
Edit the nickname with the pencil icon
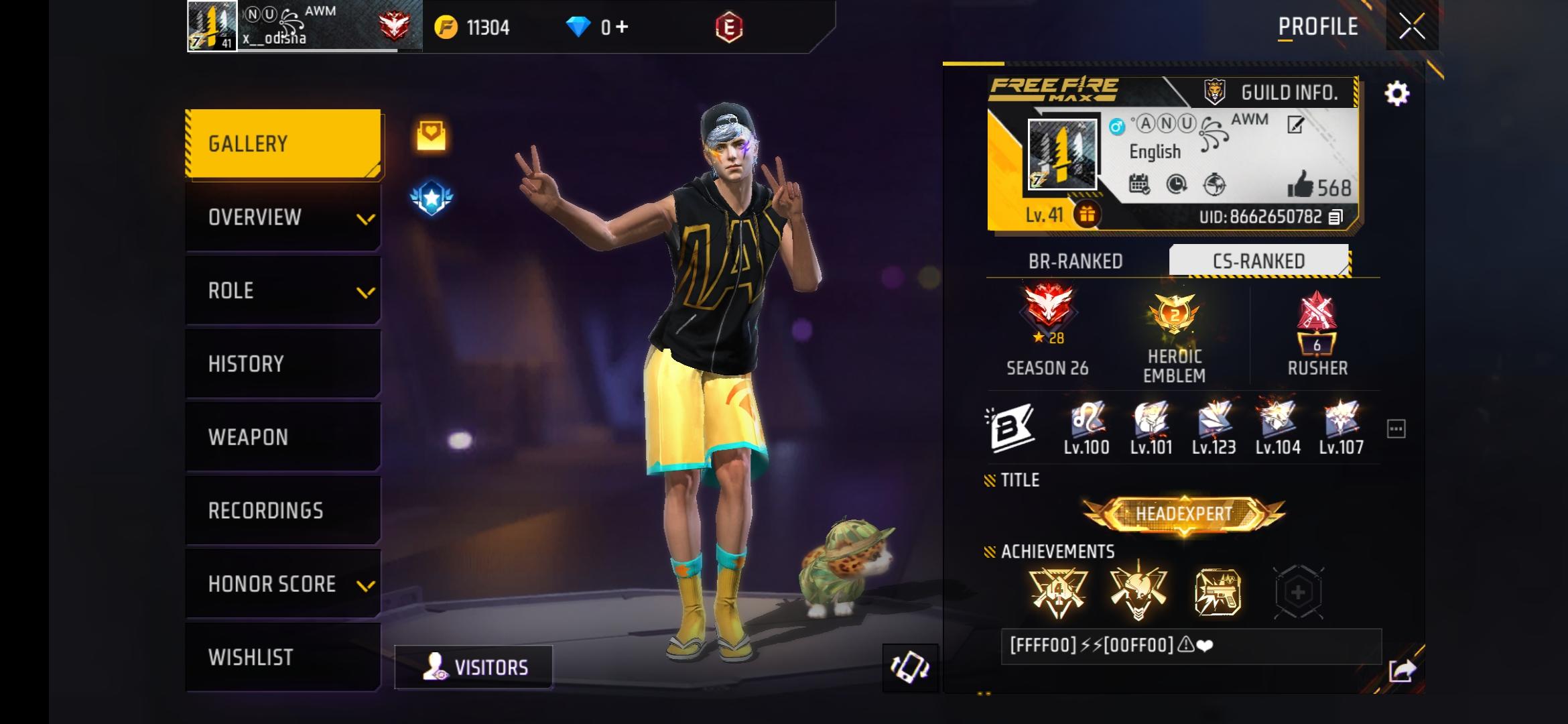coord(1296,124)
